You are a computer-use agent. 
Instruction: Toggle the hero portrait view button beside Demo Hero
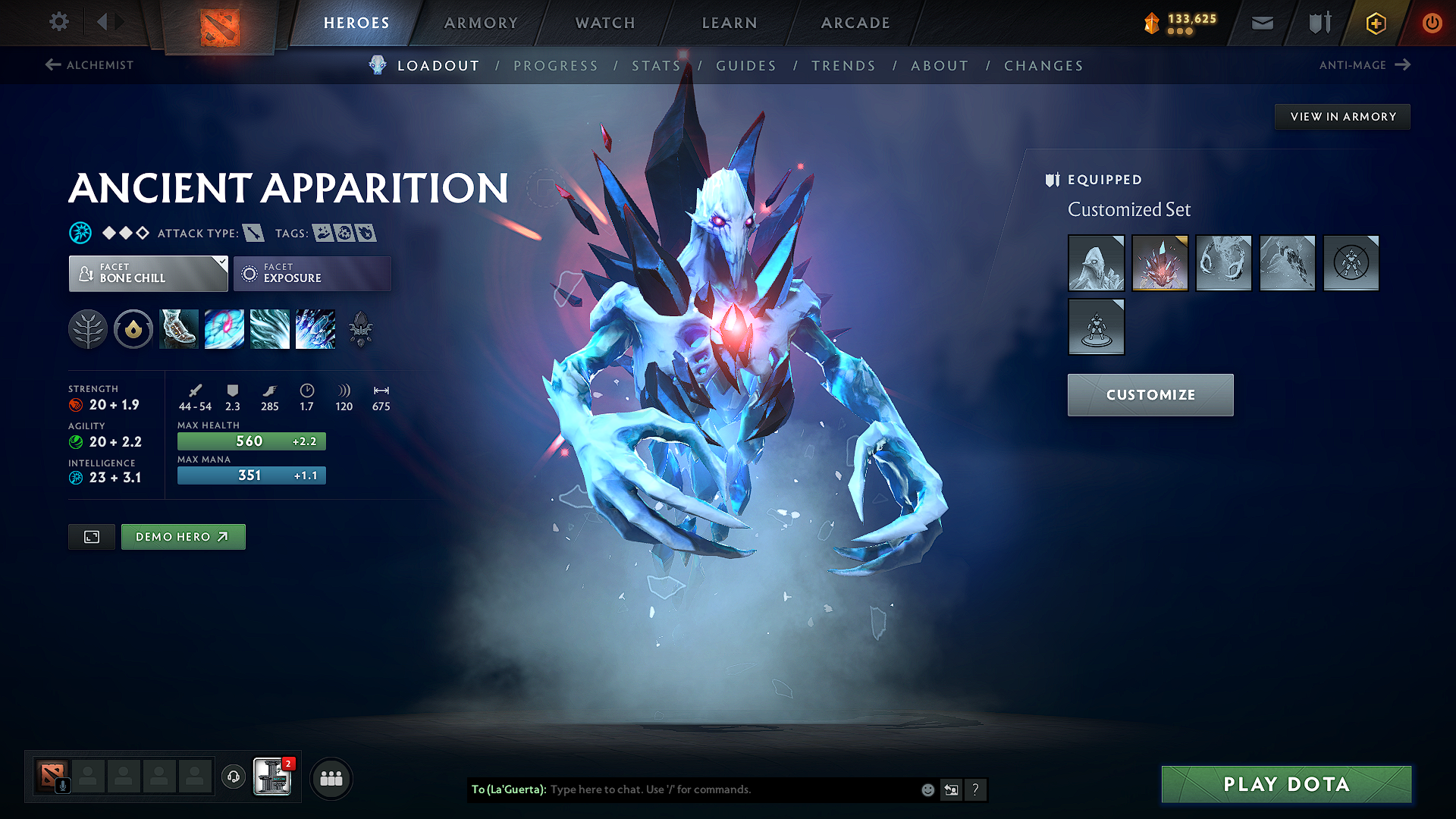click(91, 536)
